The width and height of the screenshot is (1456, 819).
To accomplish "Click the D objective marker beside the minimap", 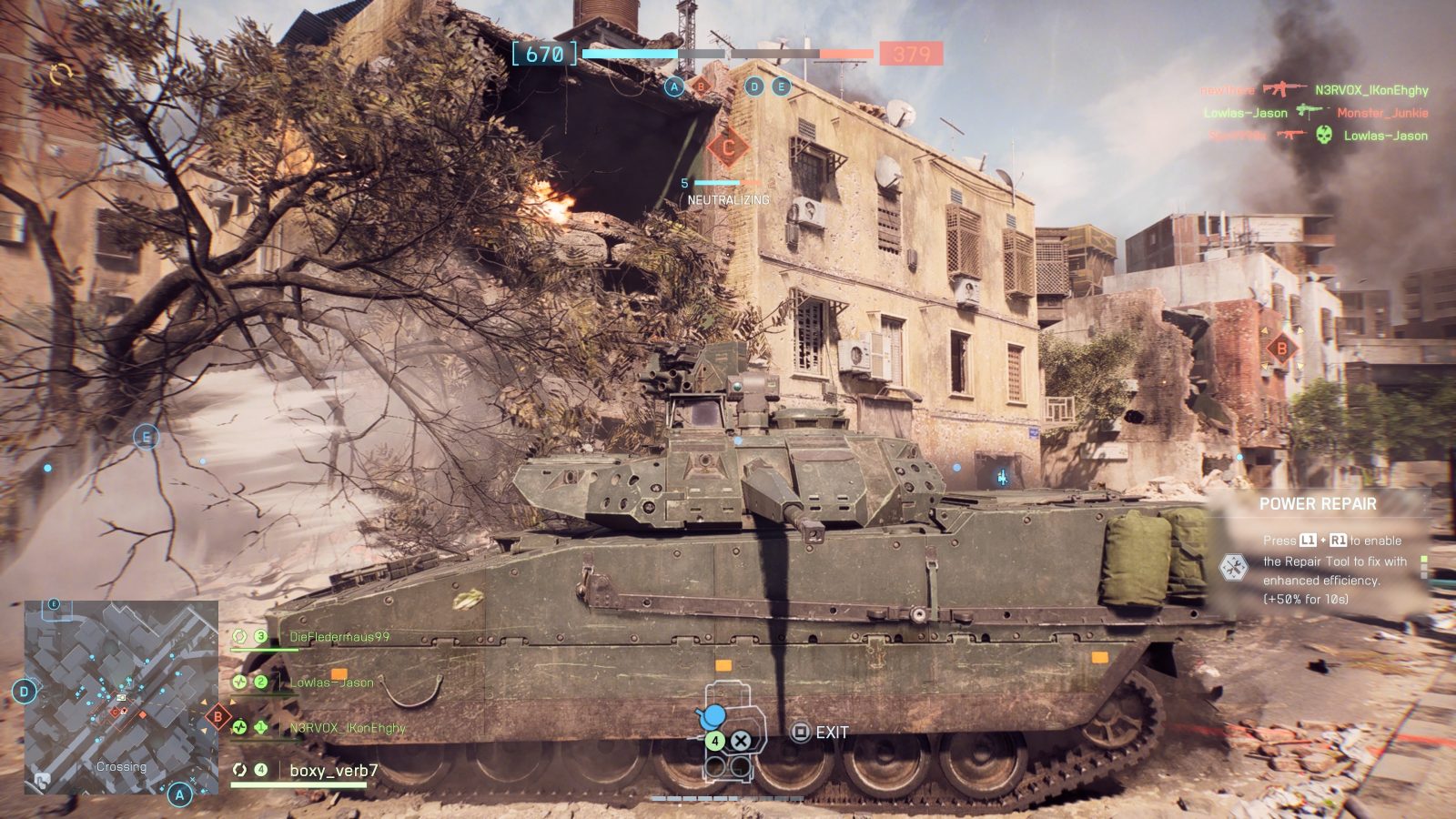I will (24, 692).
